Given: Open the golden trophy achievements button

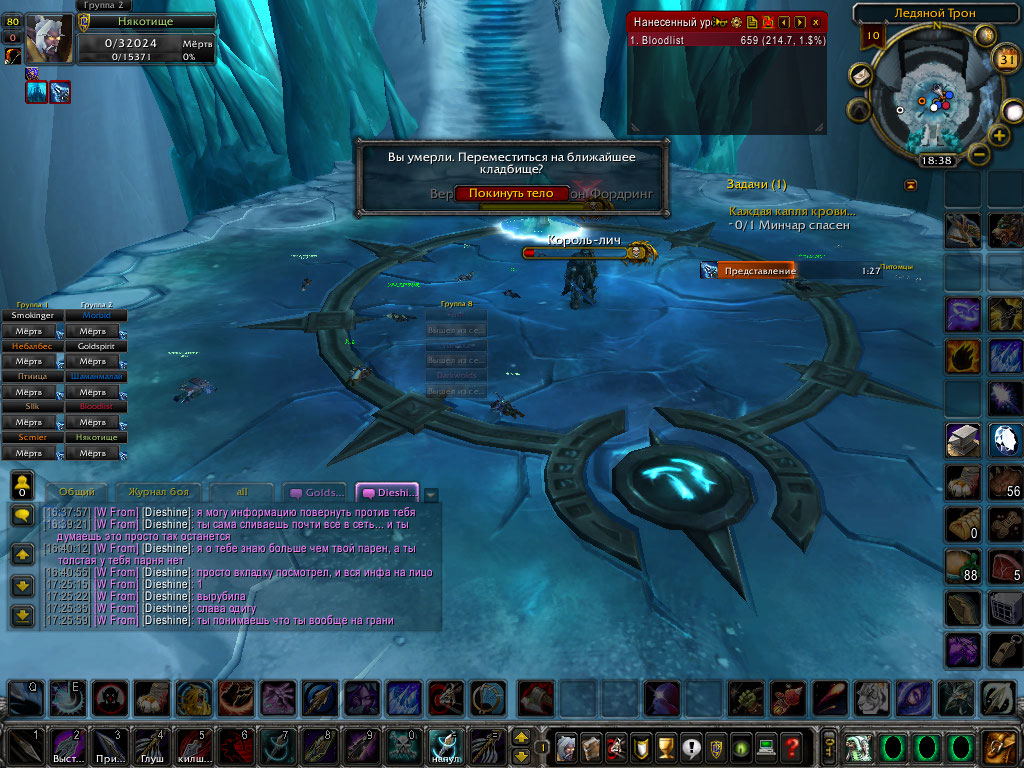Looking at the screenshot, I should [x=665, y=746].
